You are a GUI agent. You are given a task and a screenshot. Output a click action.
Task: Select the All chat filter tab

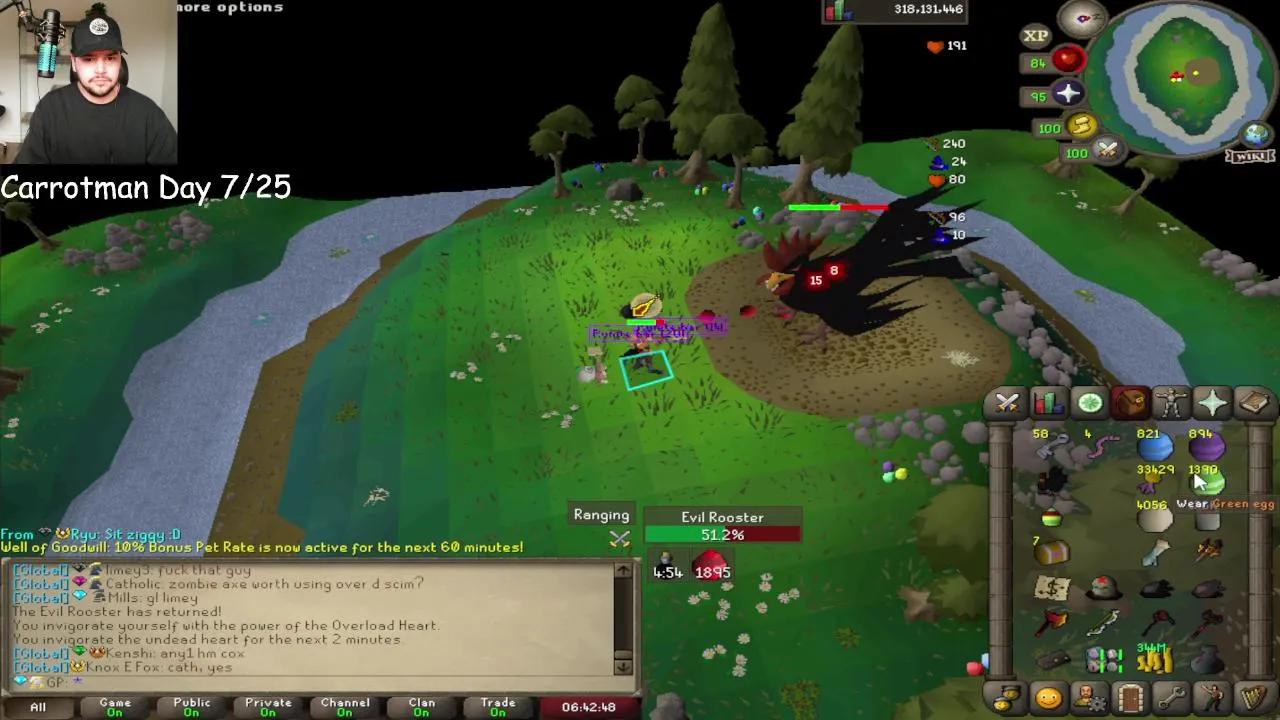tap(37, 706)
